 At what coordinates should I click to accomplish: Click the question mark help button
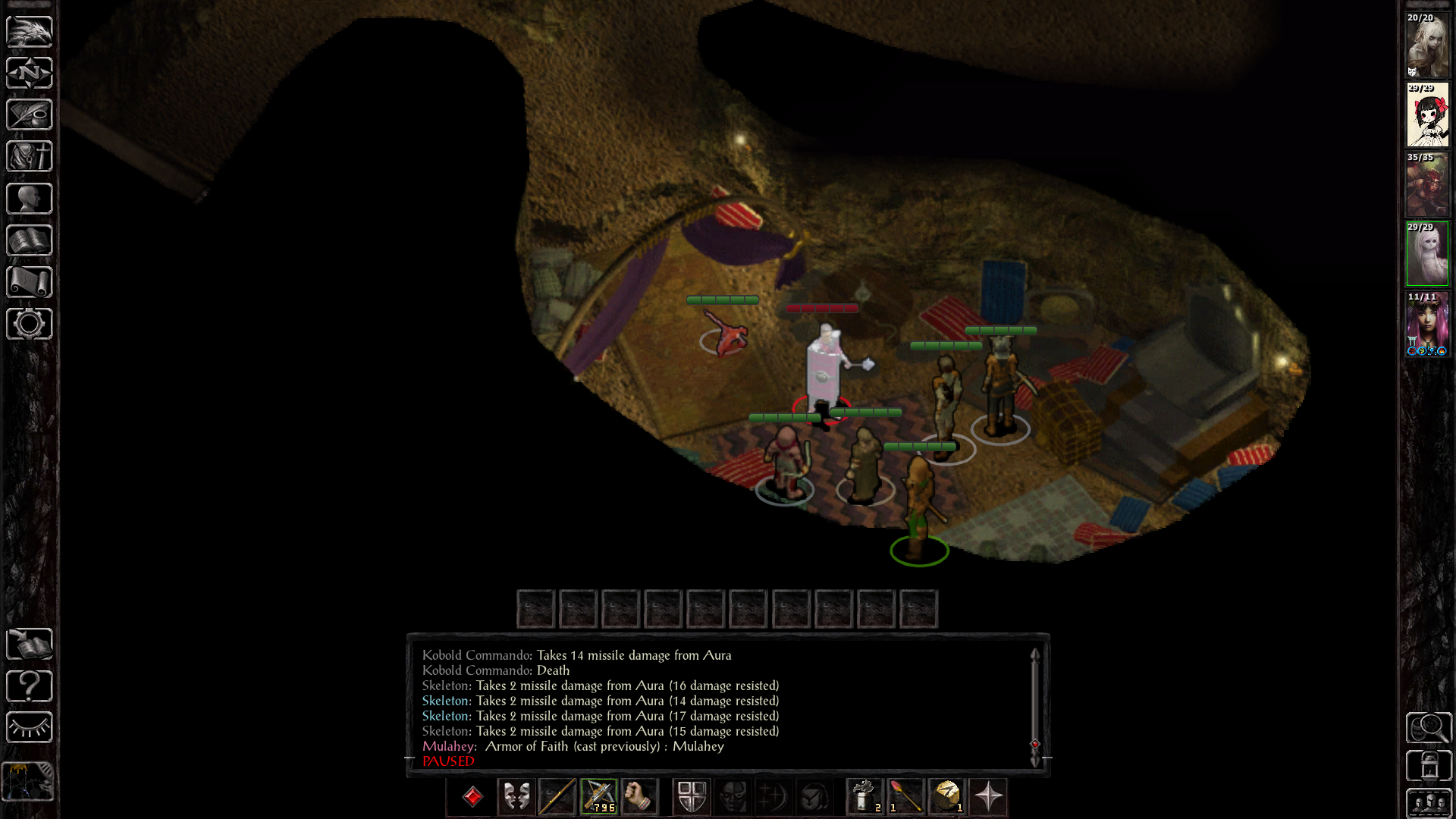click(x=30, y=686)
